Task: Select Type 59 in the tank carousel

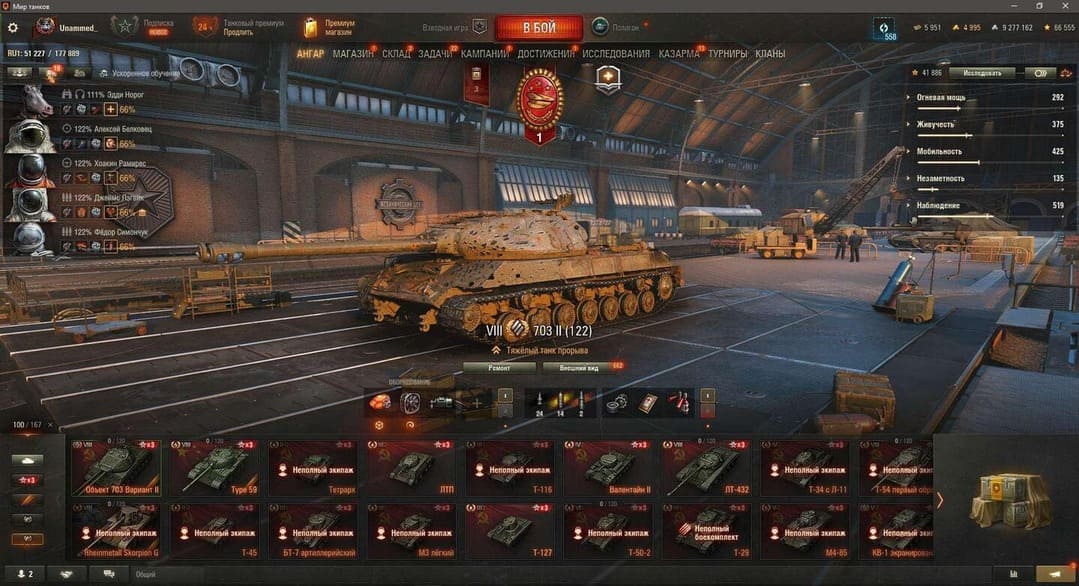Action: (213, 467)
